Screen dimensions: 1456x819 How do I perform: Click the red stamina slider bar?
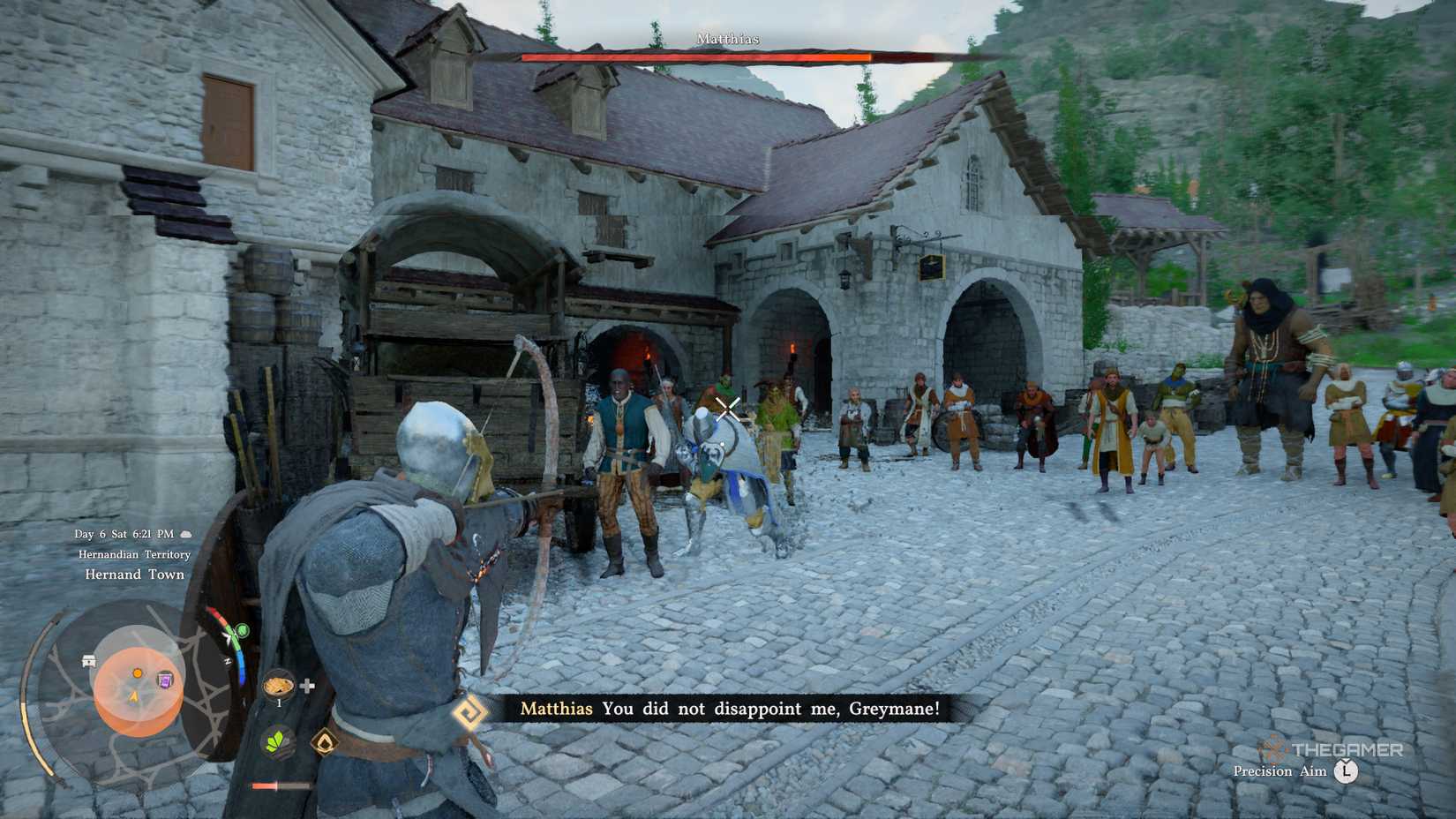(265, 785)
